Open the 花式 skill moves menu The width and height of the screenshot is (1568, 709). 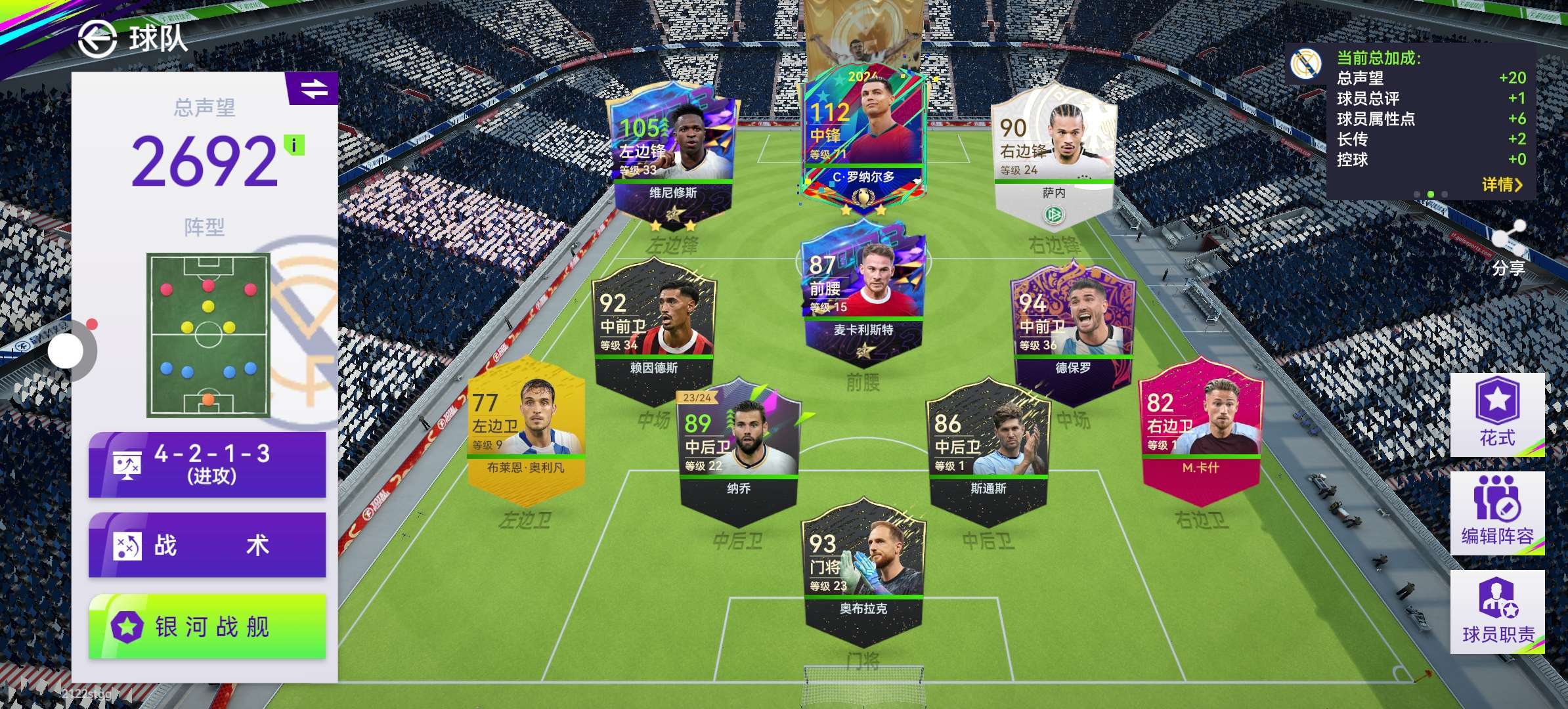(x=1497, y=414)
